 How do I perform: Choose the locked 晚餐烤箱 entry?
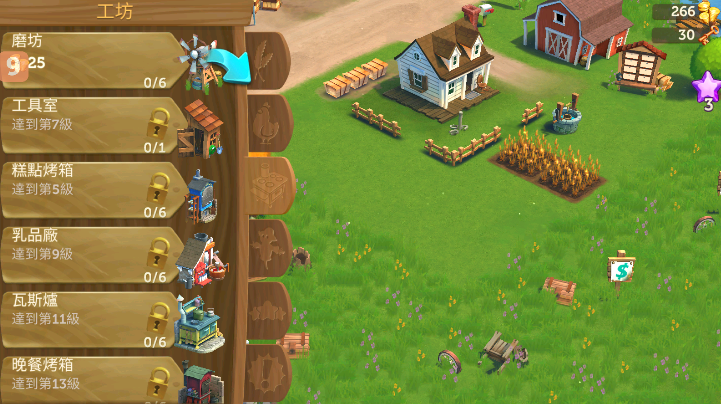[x=95, y=378]
